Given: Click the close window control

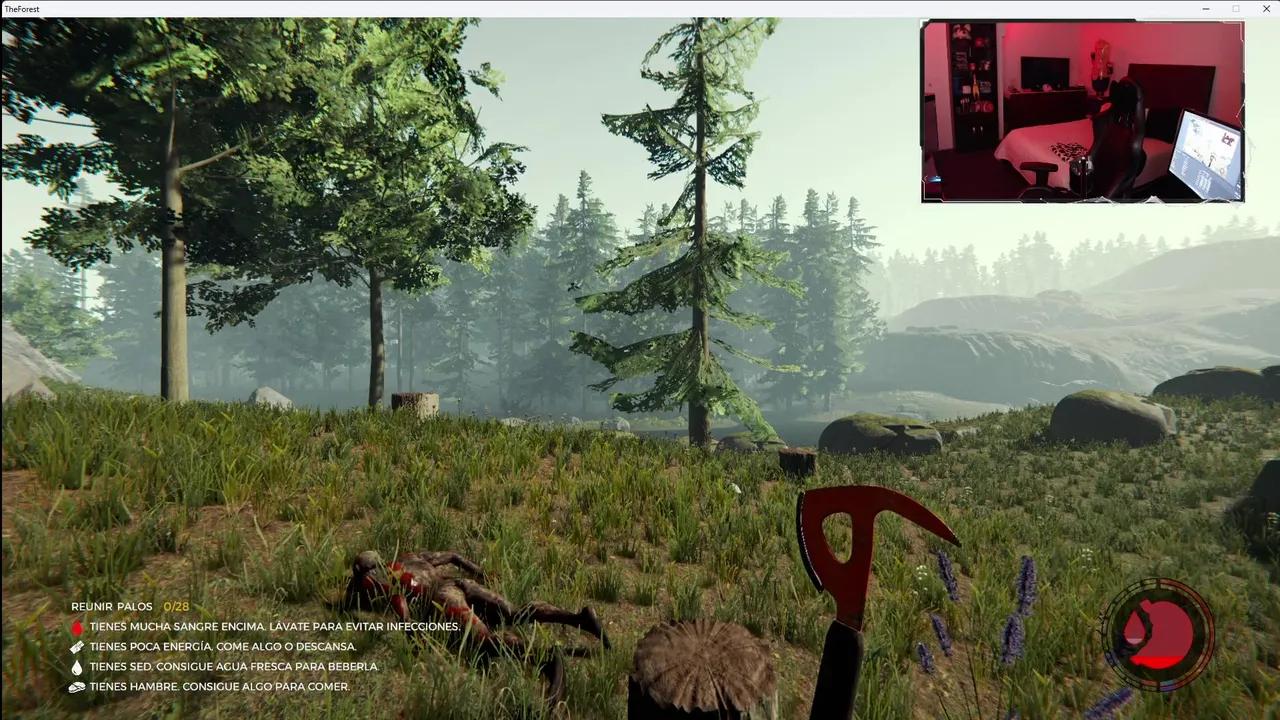Looking at the screenshot, I should (x=1266, y=9).
